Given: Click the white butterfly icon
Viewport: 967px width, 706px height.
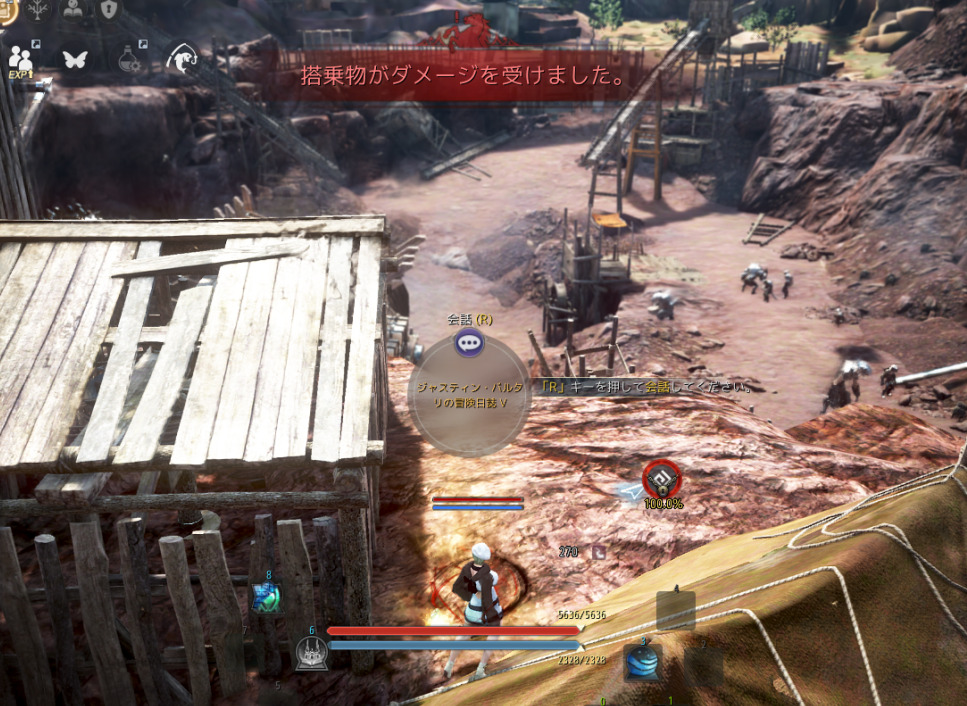Looking at the screenshot, I should coord(75,58).
